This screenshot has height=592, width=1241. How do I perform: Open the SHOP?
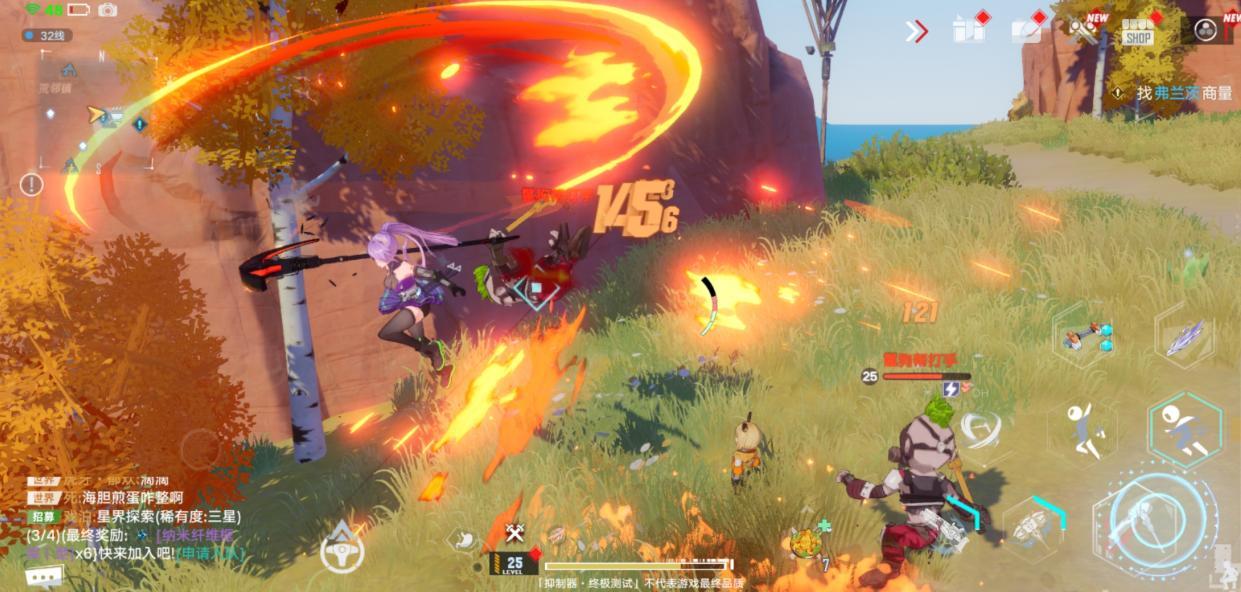tap(1138, 31)
